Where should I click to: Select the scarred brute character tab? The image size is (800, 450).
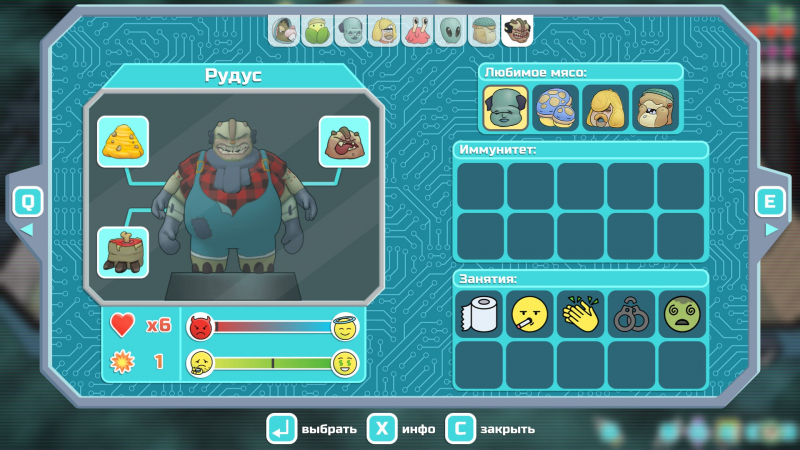click(517, 31)
